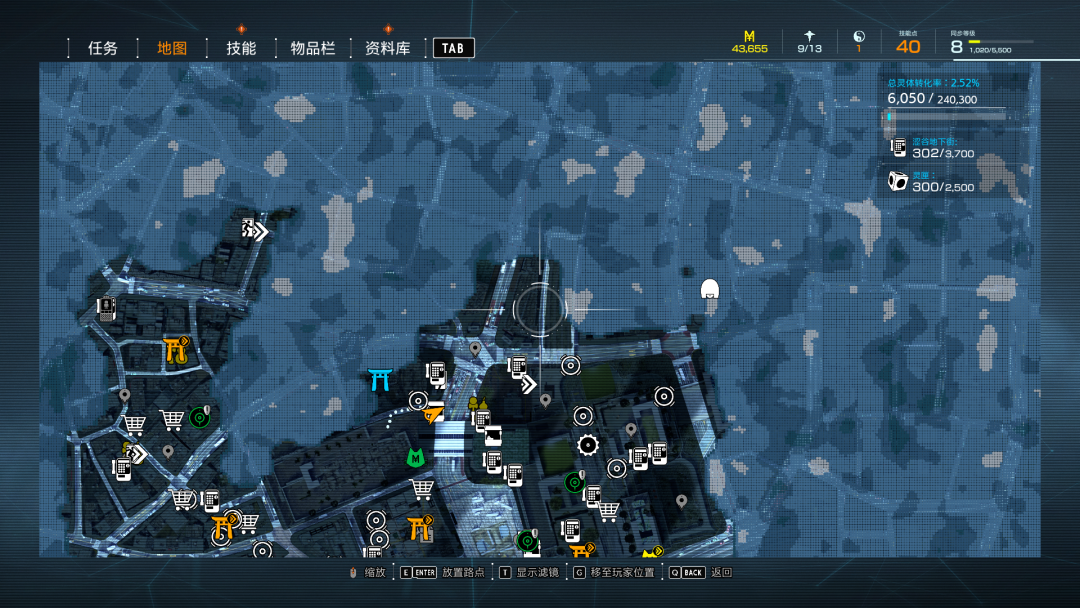Select the white landscape picture marker

click(493, 436)
